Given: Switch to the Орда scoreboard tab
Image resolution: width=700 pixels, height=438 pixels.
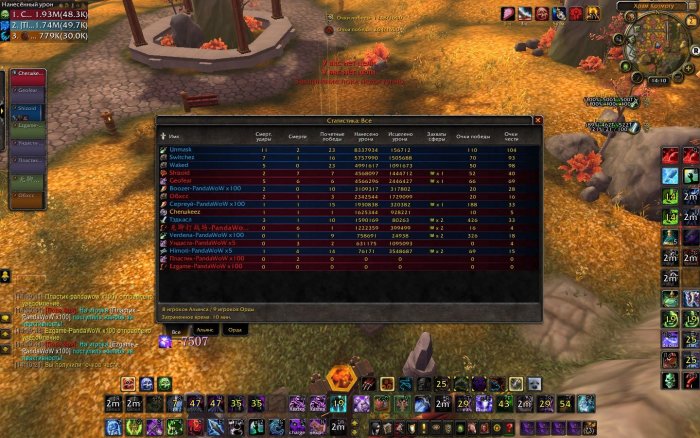Looking at the screenshot, I should (x=235, y=329).
